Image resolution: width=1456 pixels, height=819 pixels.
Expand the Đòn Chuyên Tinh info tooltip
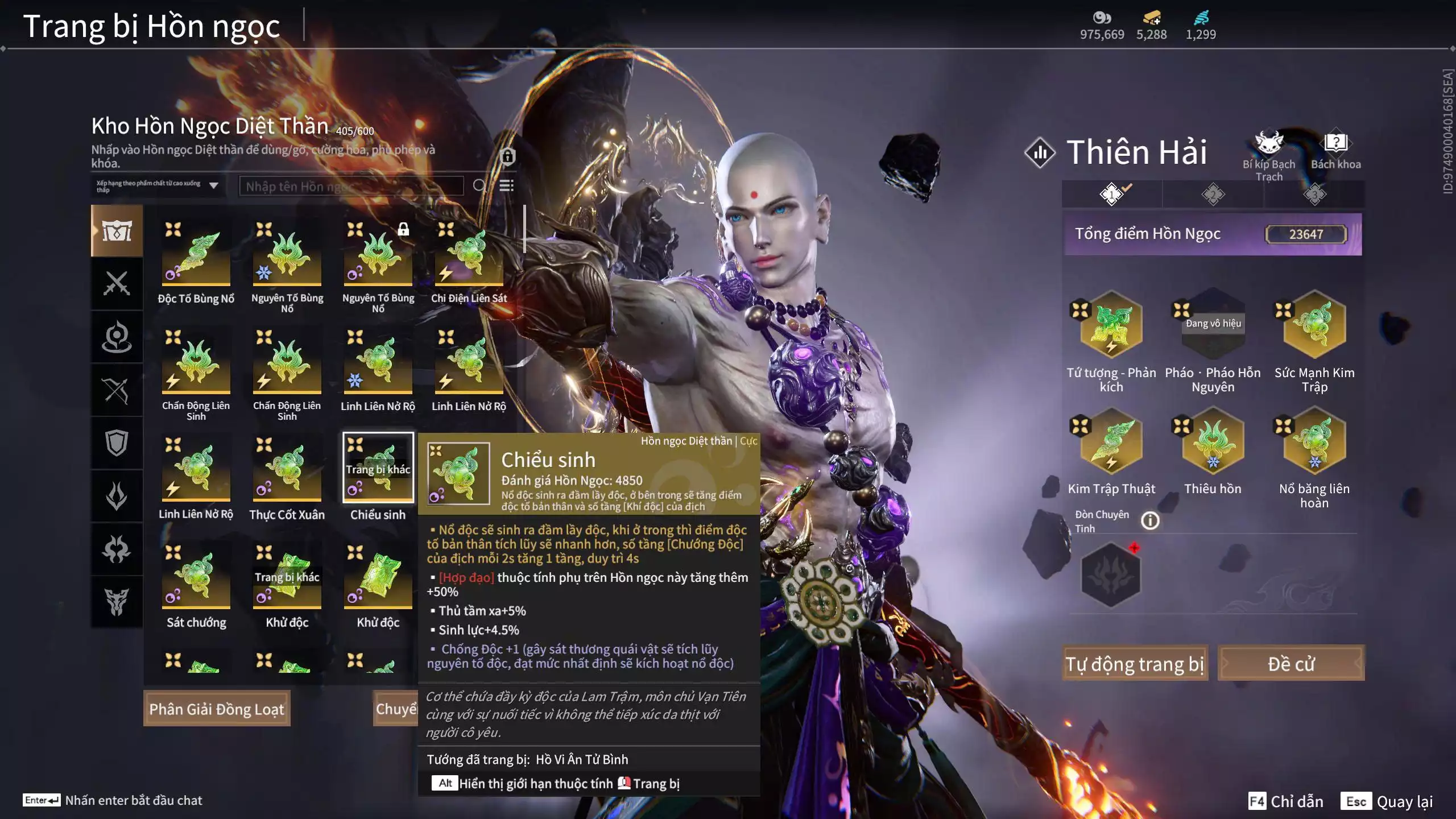(1150, 521)
